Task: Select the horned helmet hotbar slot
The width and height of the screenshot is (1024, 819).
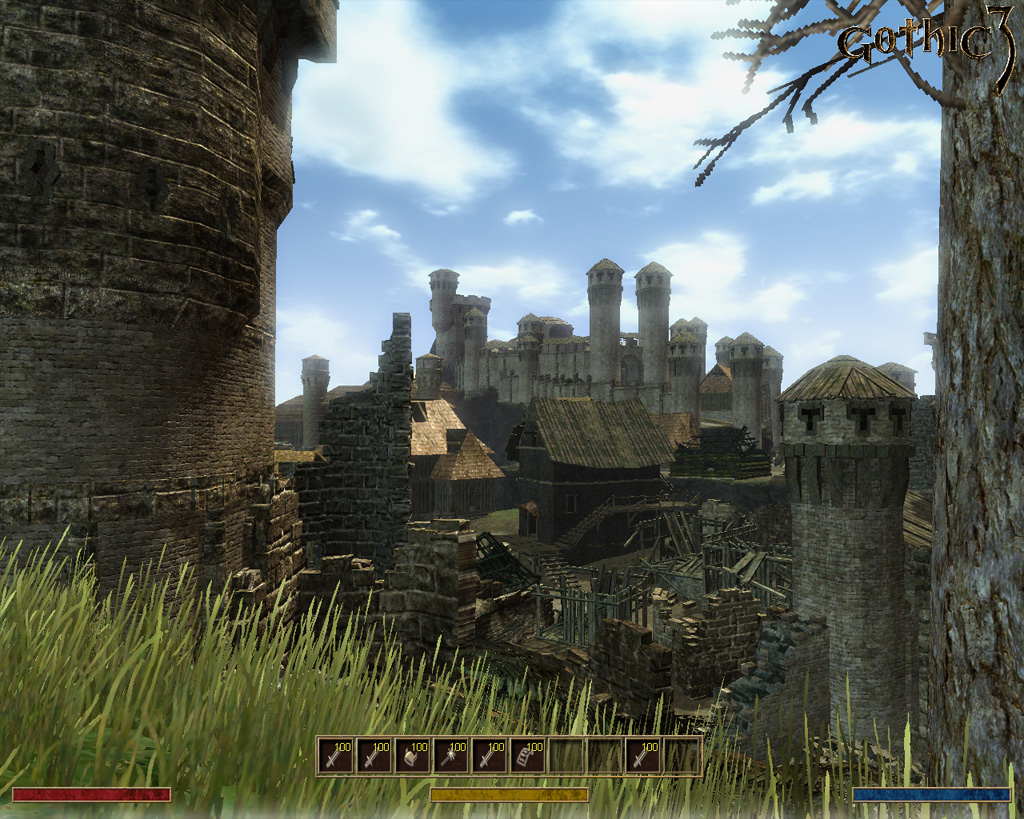Action: pos(412,756)
